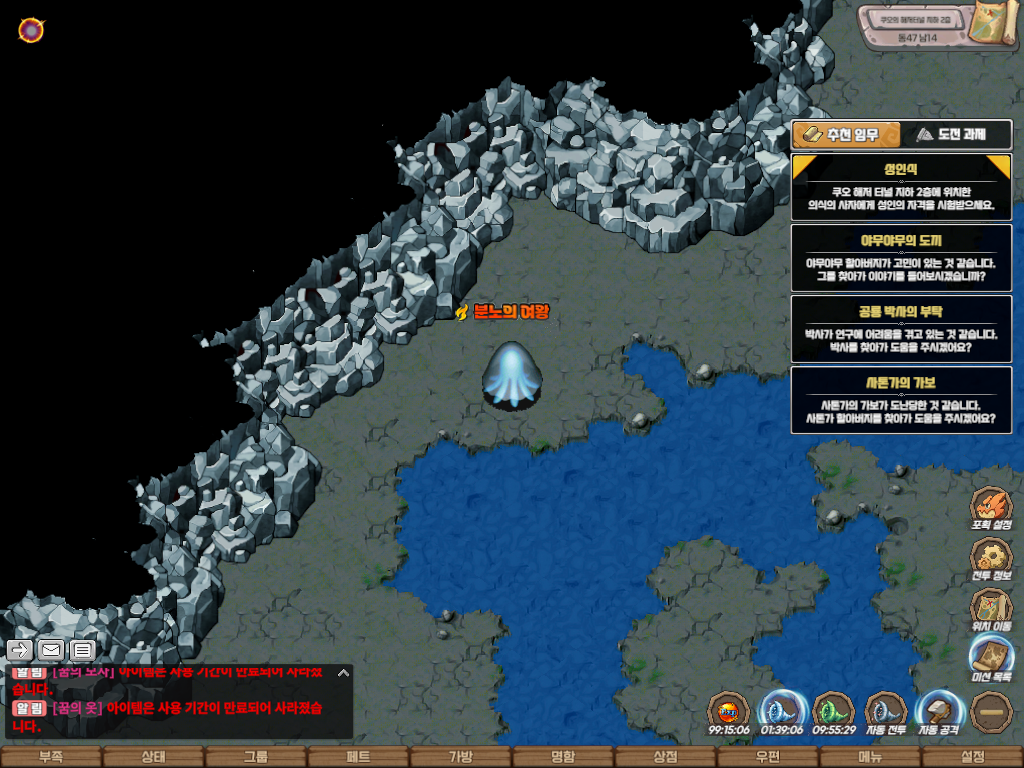Open the 그룹 (group) menu
The height and width of the screenshot is (768, 1024).
pyautogui.click(x=256, y=757)
